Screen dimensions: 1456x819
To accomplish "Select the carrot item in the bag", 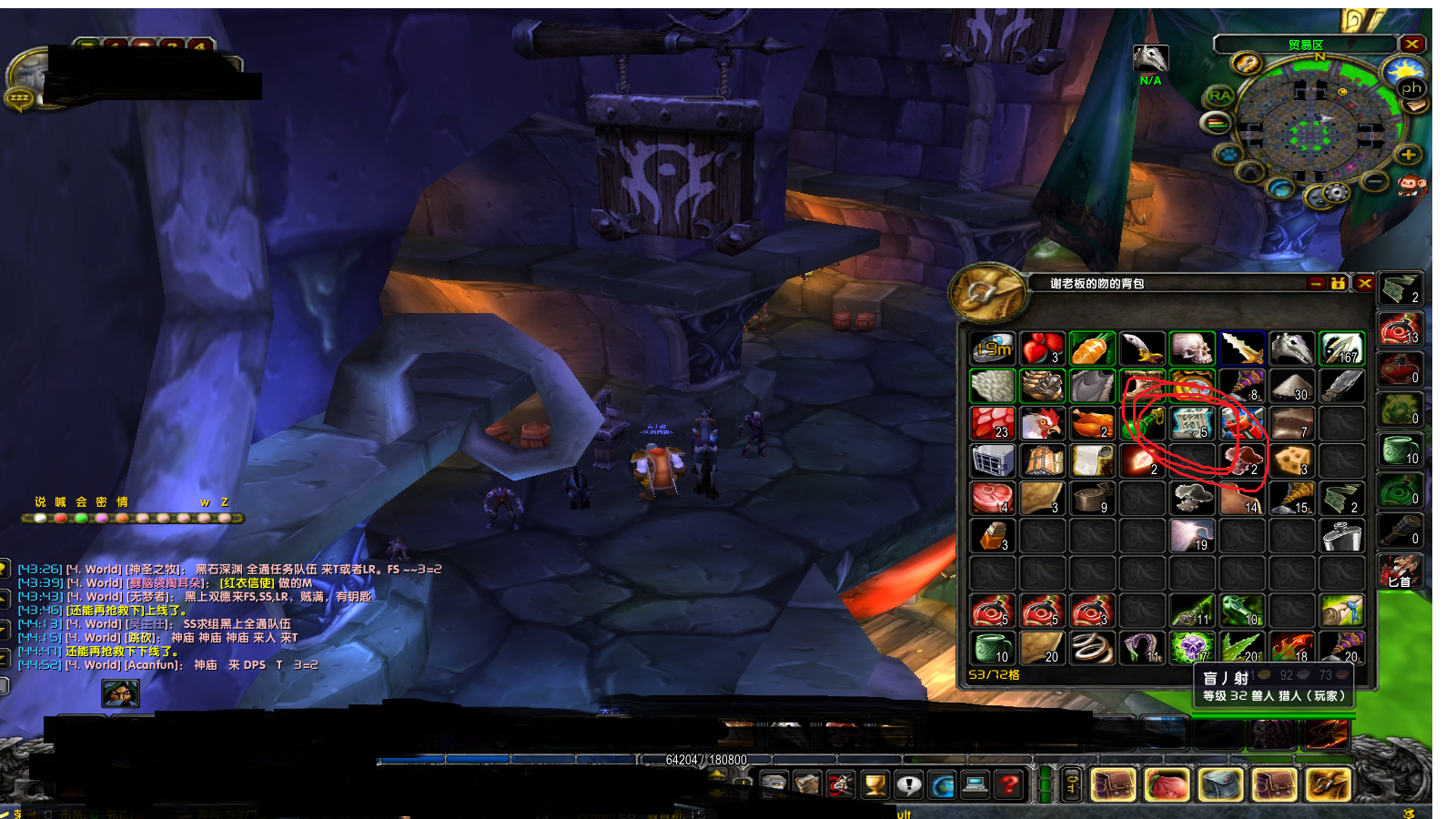I will click(x=1092, y=348).
